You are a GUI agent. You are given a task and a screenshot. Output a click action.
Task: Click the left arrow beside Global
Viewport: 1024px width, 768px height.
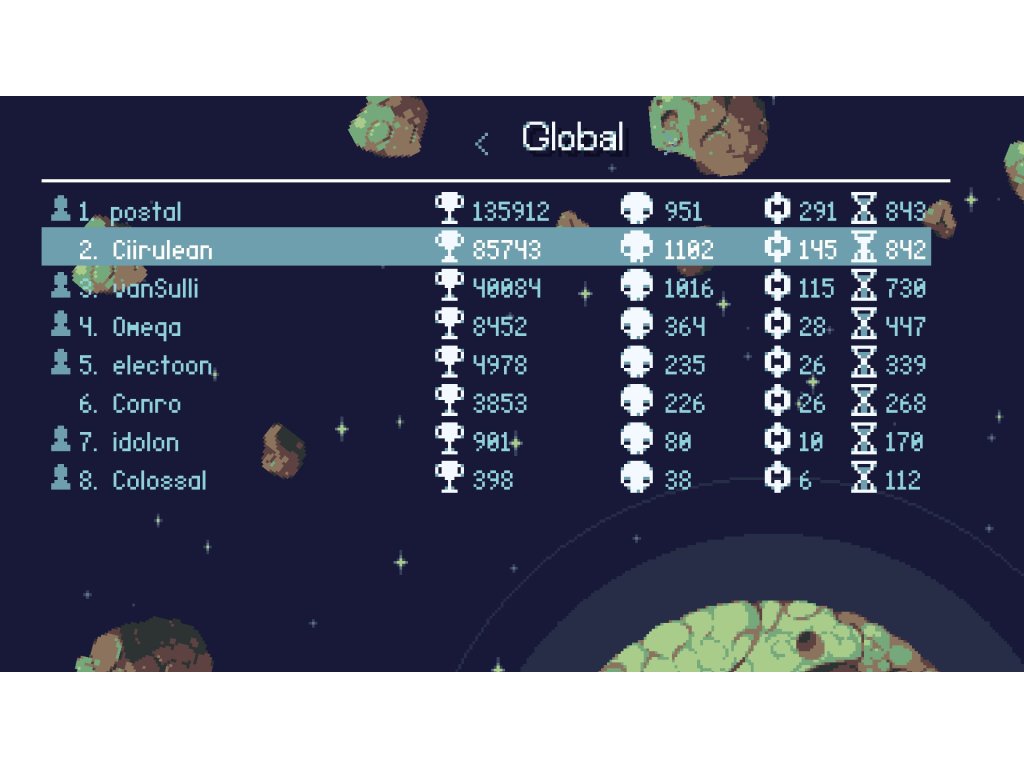click(482, 144)
